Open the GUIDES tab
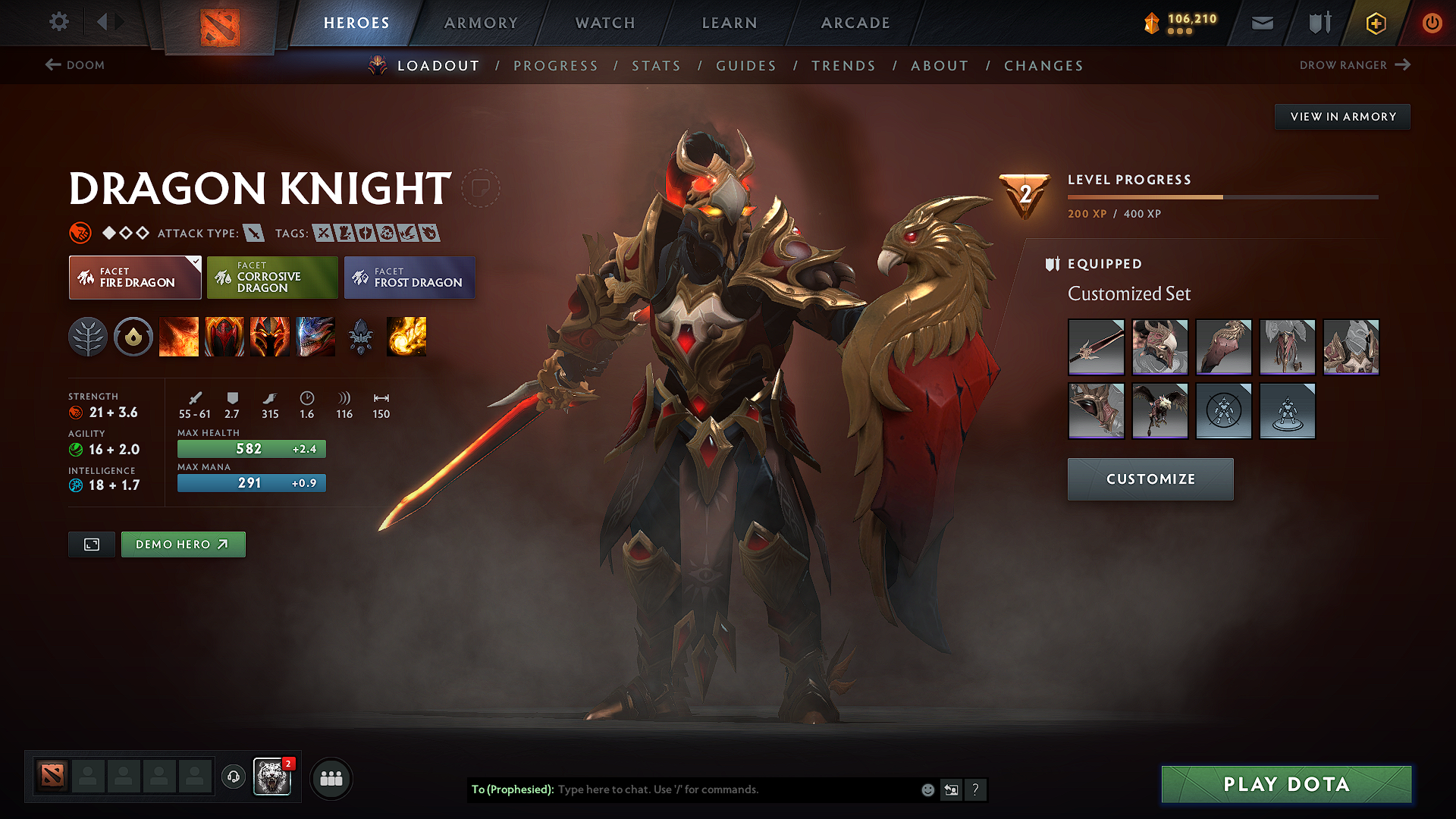 pos(745,66)
